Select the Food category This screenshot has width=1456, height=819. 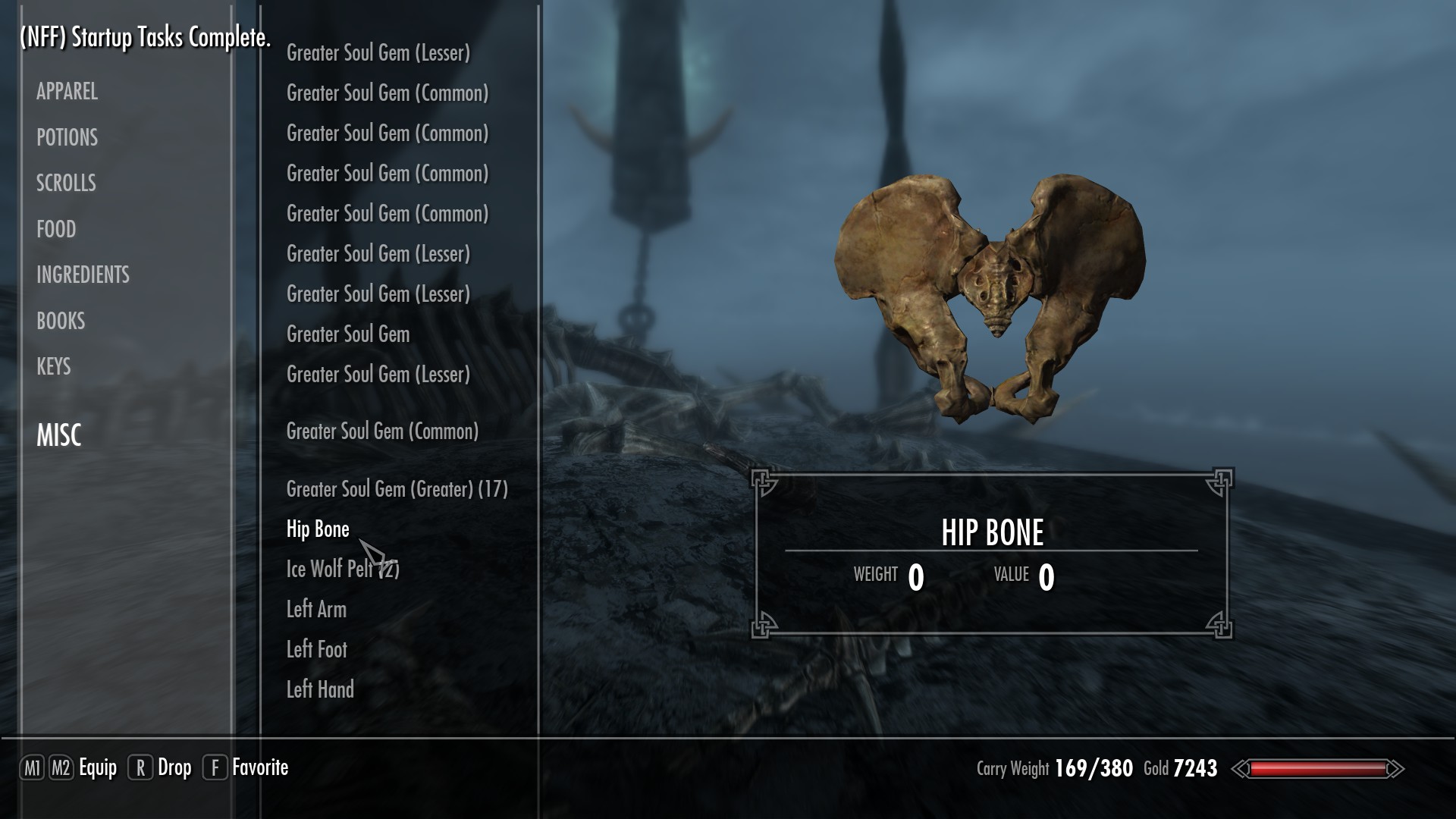[56, 229]
